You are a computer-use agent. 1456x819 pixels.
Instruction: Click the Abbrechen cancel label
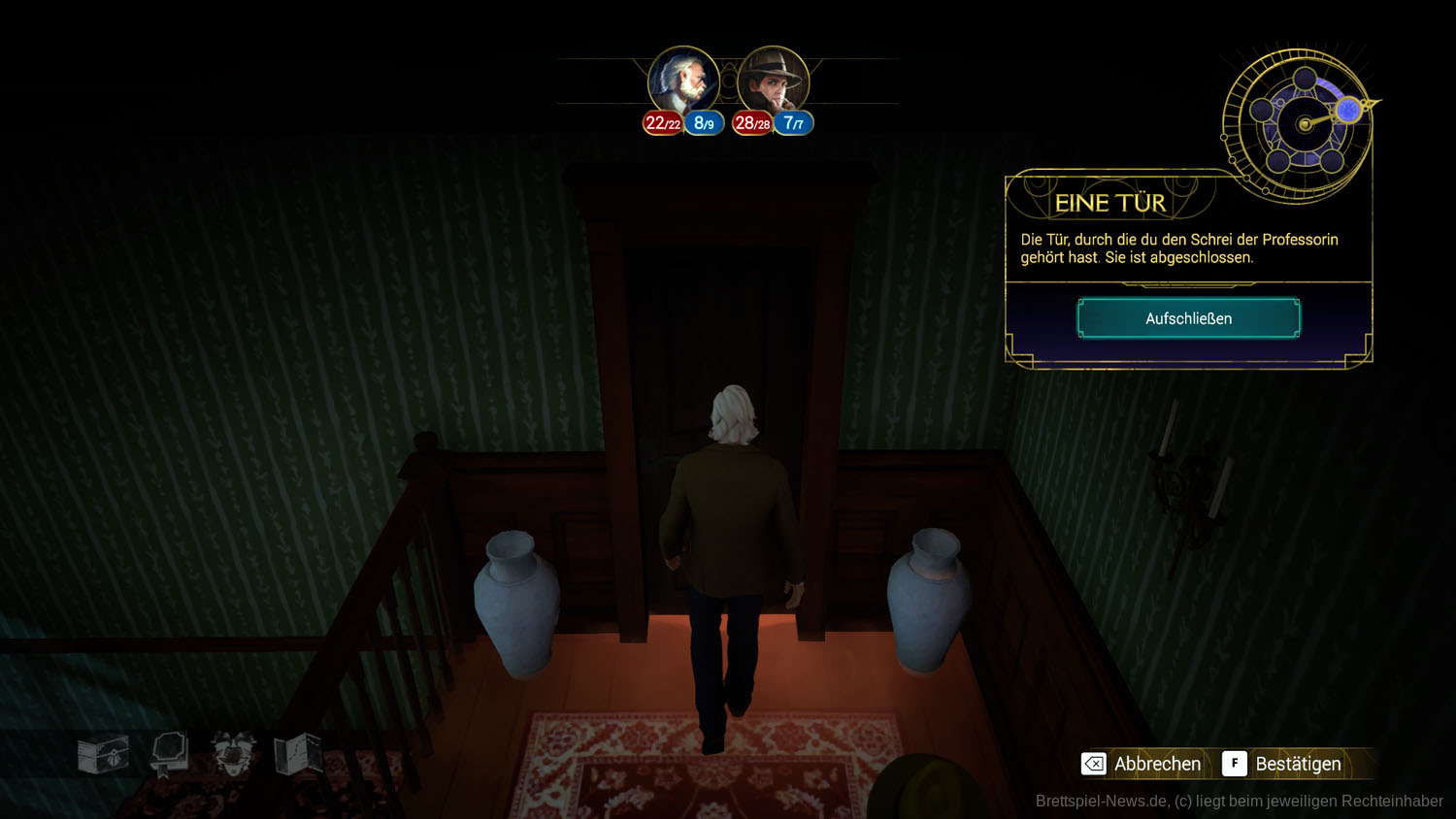1156,764
